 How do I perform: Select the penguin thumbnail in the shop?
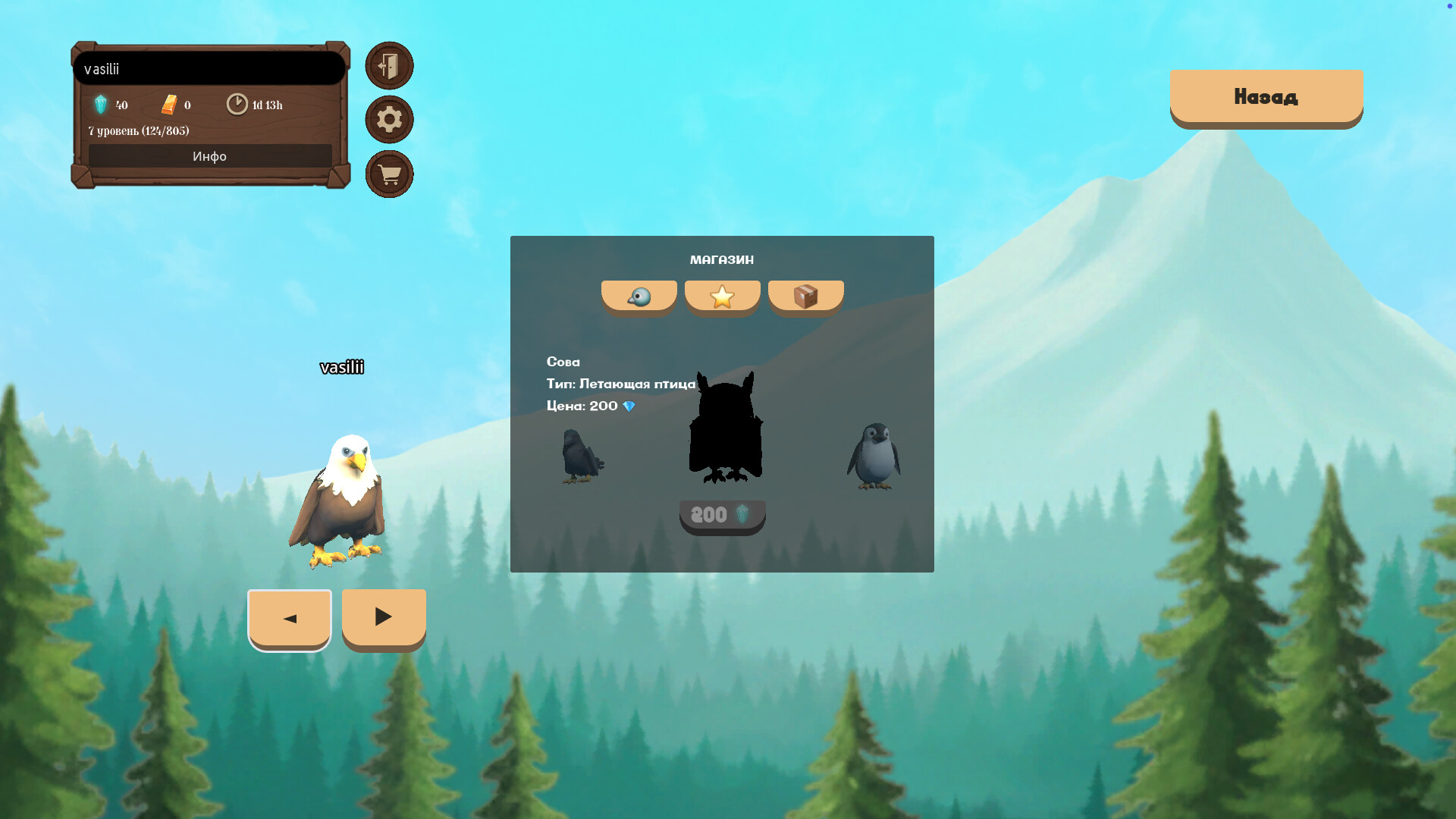874,455
